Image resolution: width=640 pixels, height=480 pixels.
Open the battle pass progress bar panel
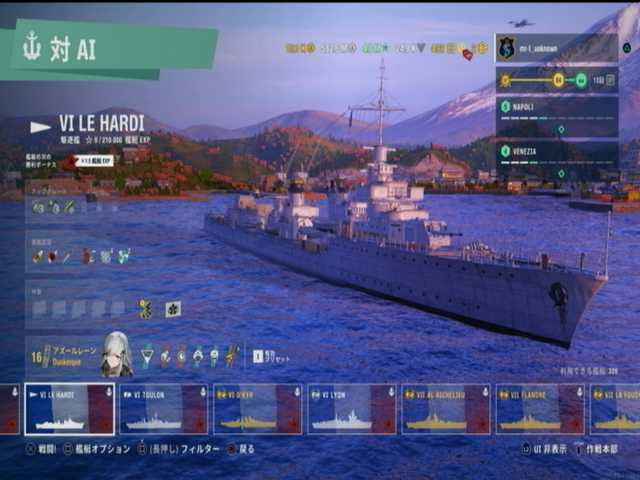556,80
